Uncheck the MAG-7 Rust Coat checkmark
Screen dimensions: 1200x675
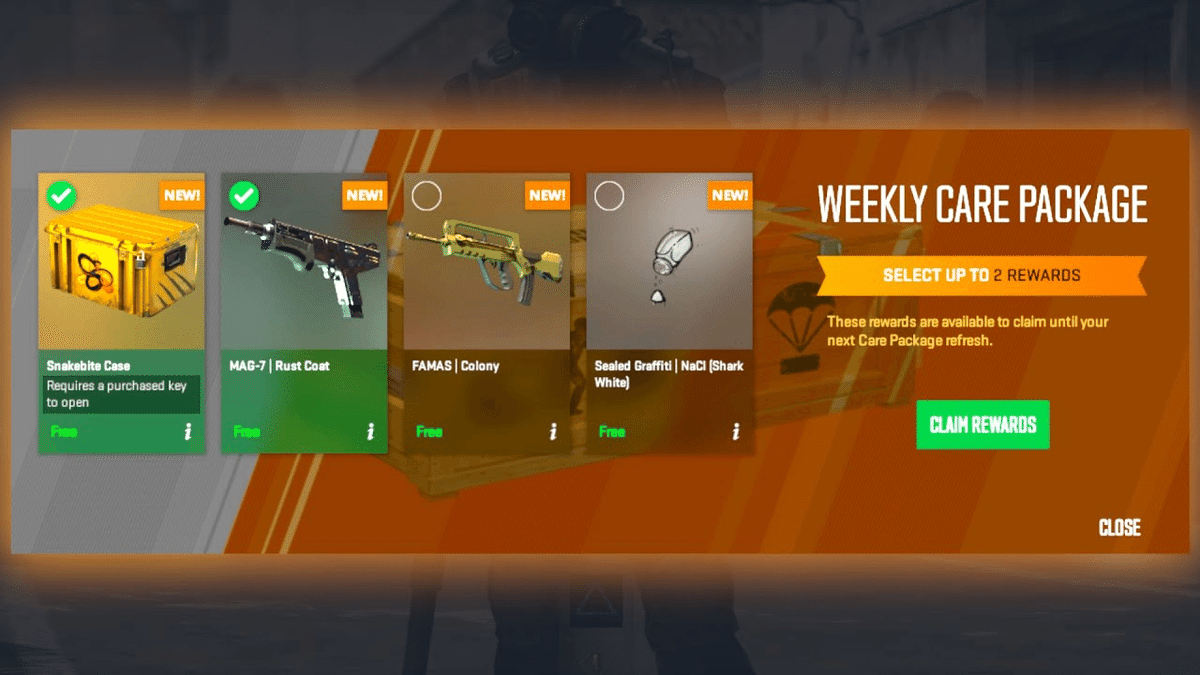pos(244,197)
